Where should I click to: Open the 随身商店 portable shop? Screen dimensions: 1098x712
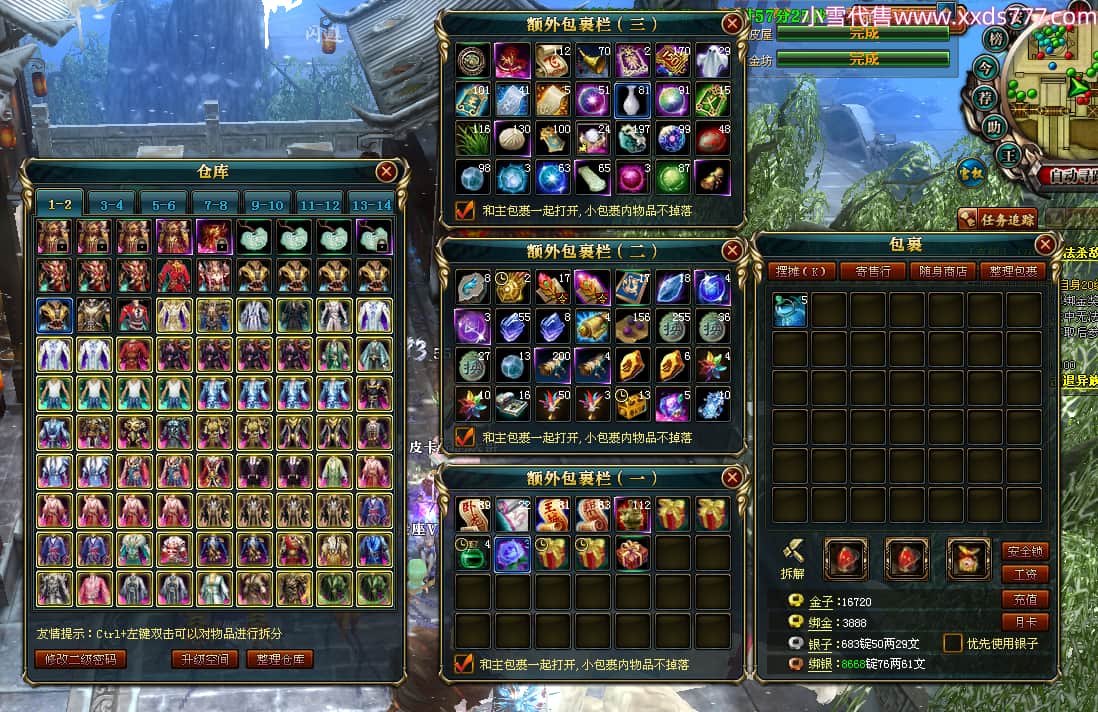click(943, 271)
